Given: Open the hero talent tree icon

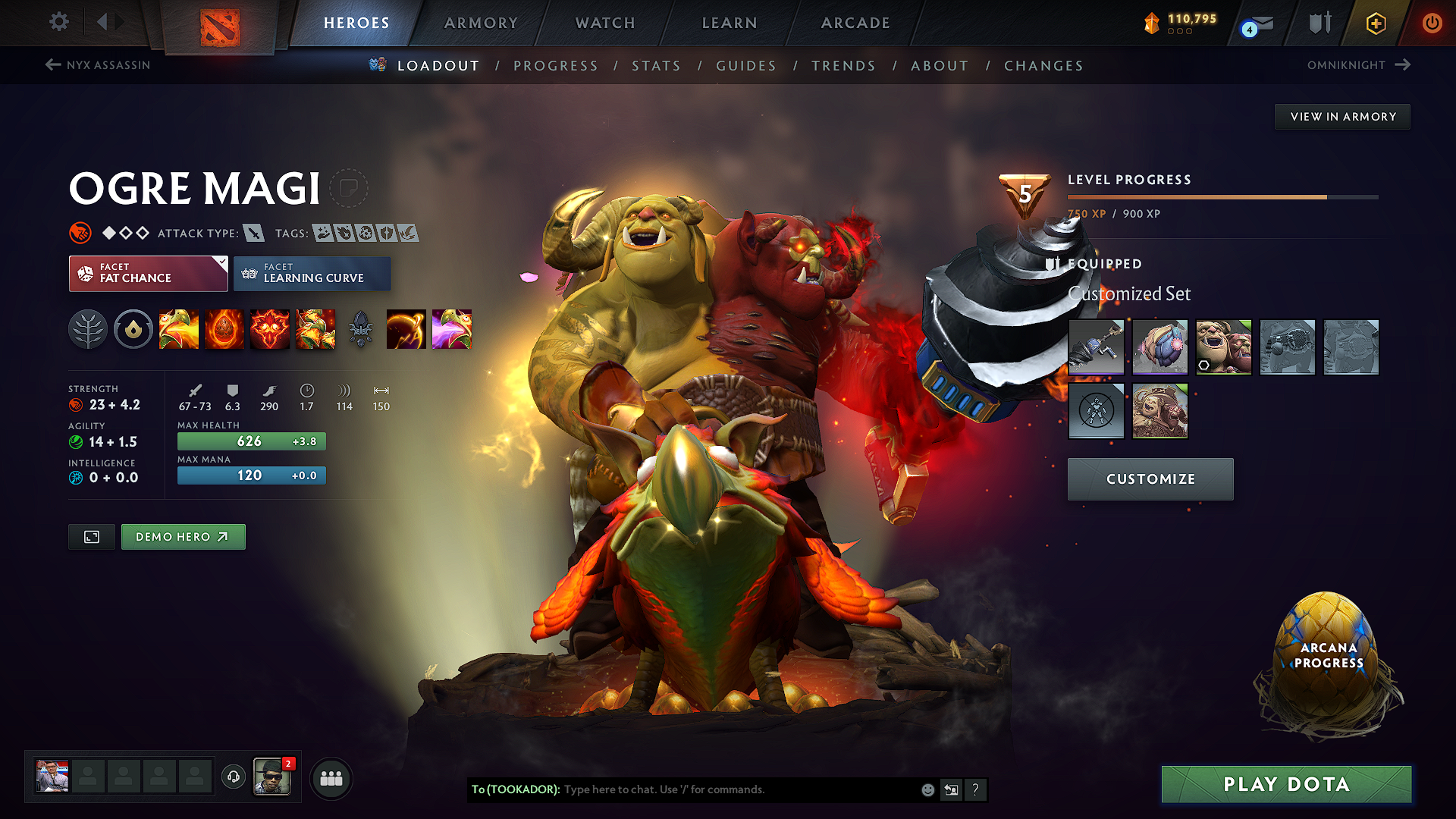Looking at the screenshot, I should pyautogui.click(x=88, y=329).
